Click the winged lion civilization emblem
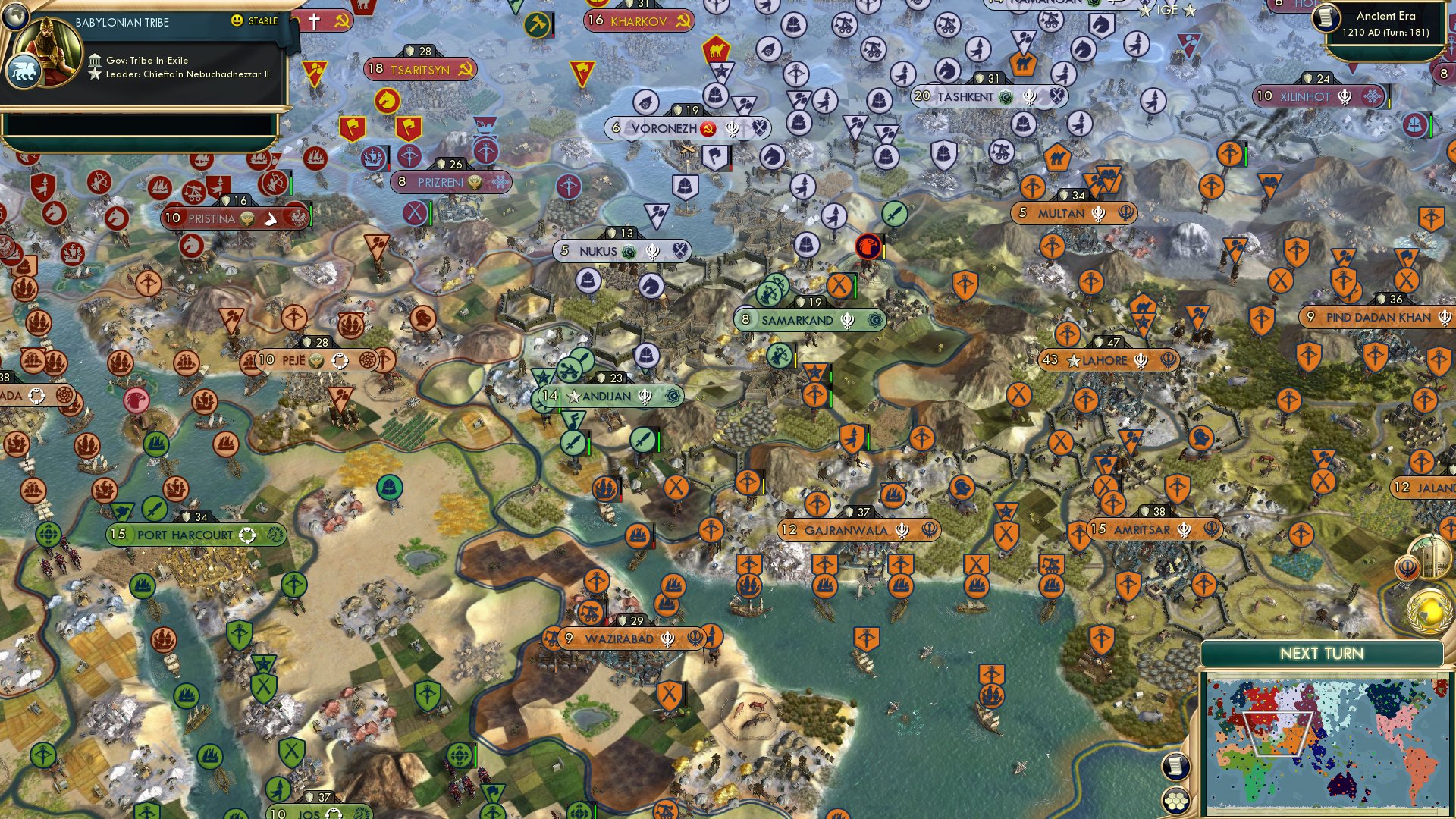Screen dimensions: 1456x819 23,72
